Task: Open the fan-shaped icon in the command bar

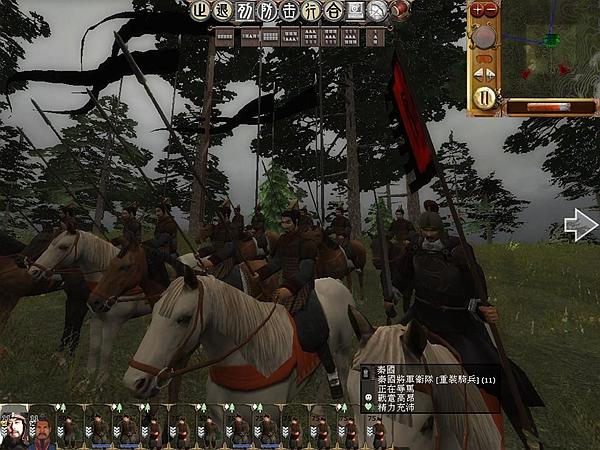Action: click(377, 11)
